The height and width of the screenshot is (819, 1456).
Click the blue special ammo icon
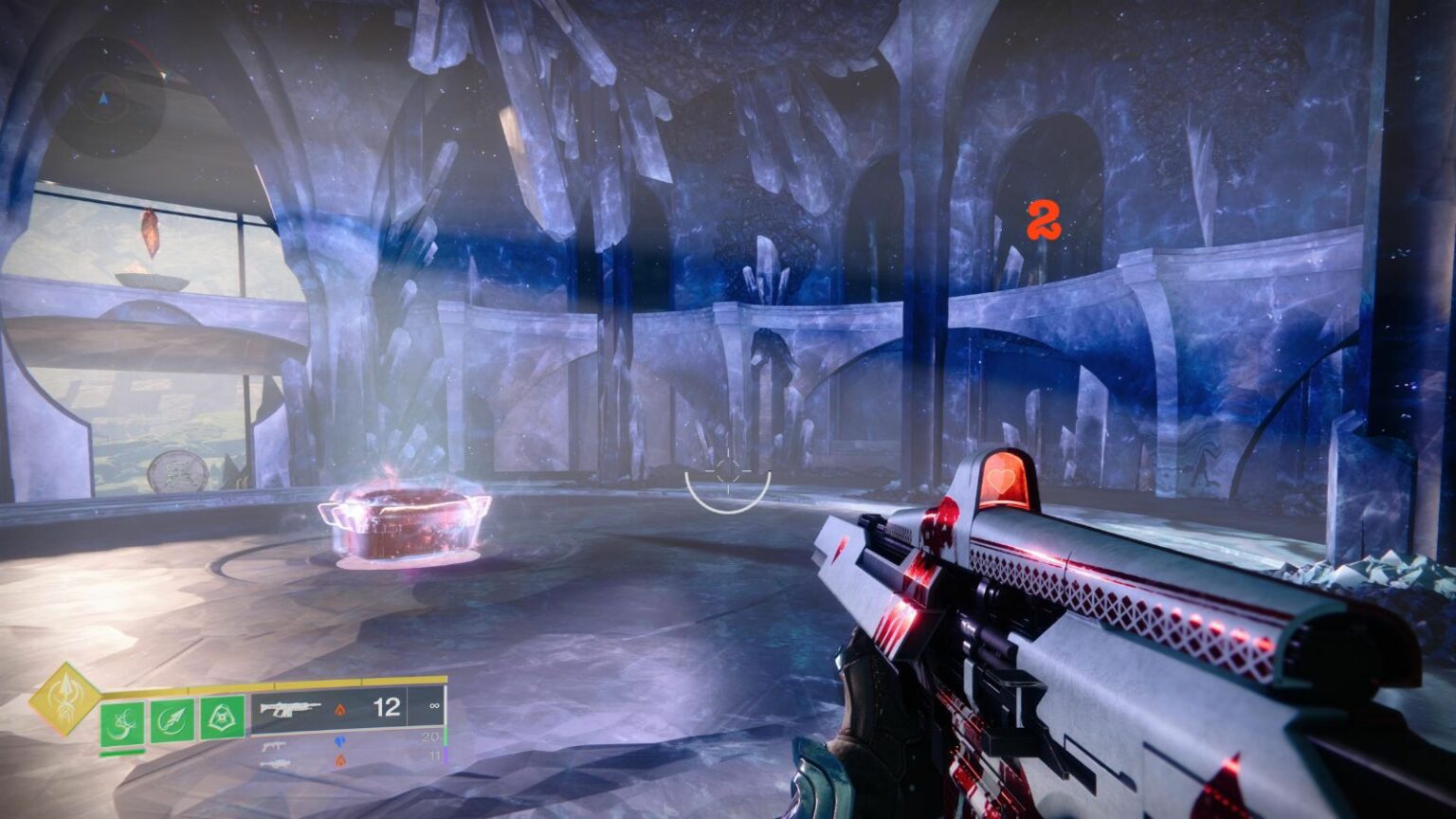pos(341,742)
